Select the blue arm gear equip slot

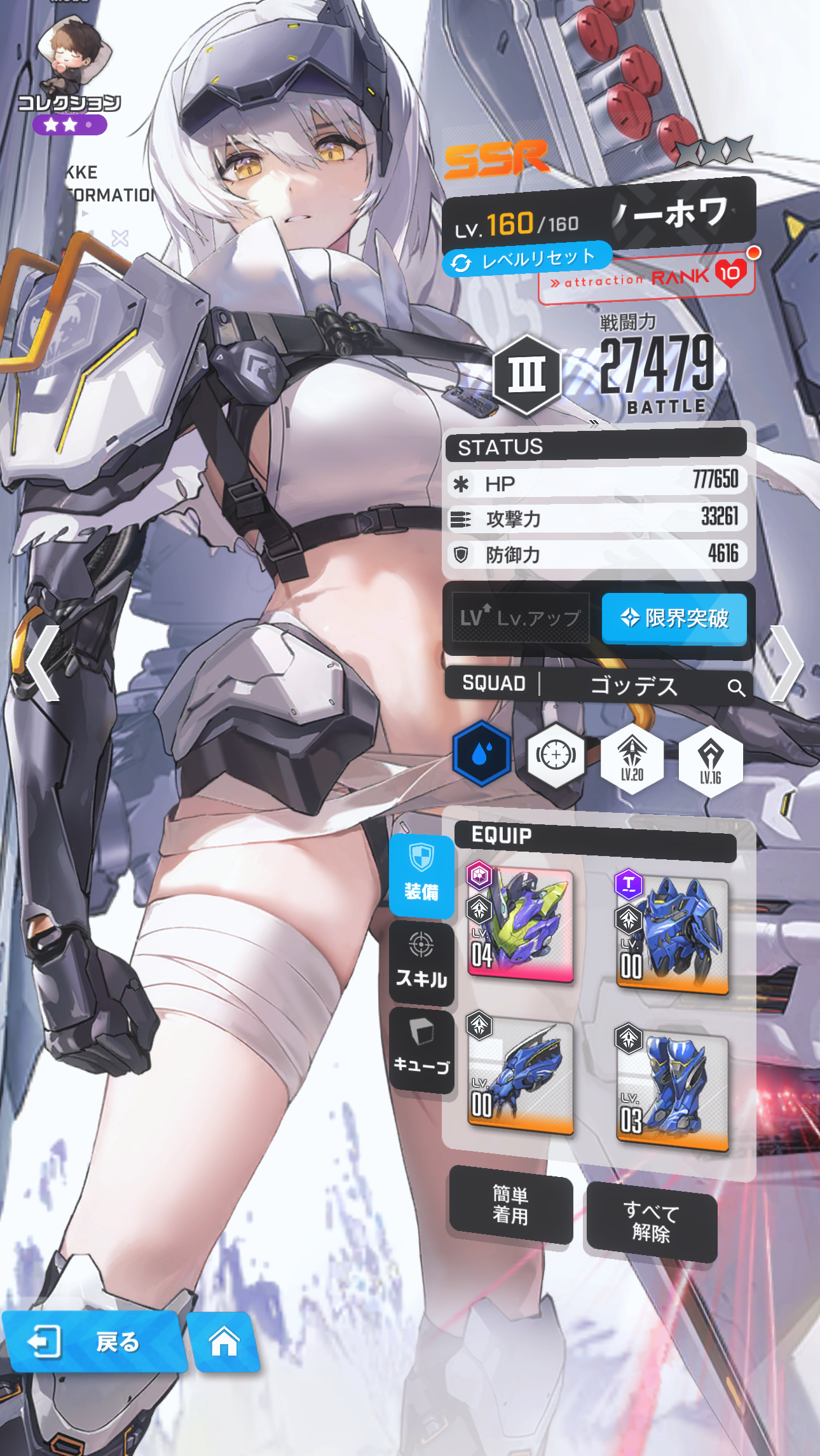pyautogui.click(x=521, y=1075)
